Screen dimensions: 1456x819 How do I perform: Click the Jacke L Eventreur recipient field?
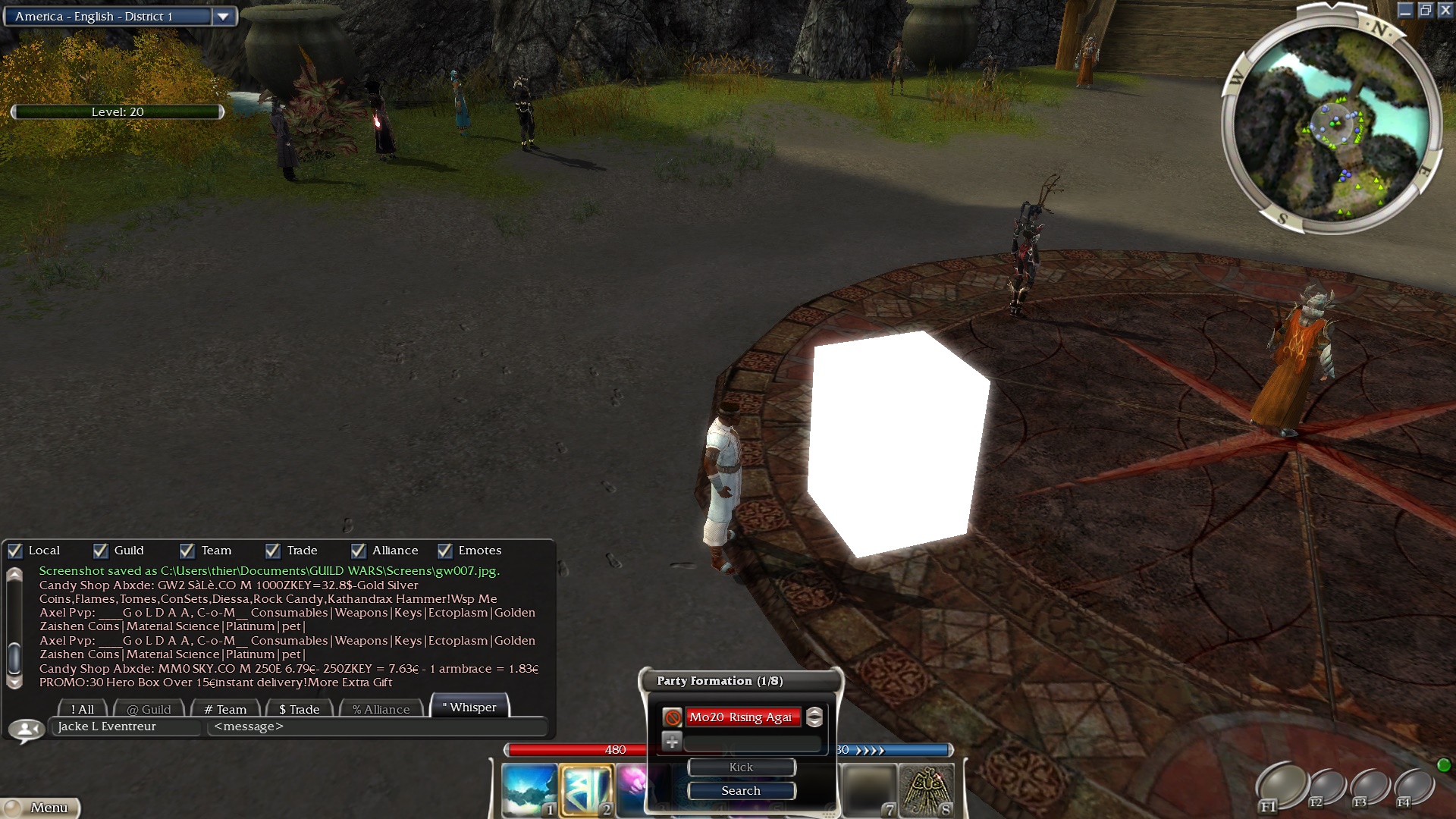127,726
